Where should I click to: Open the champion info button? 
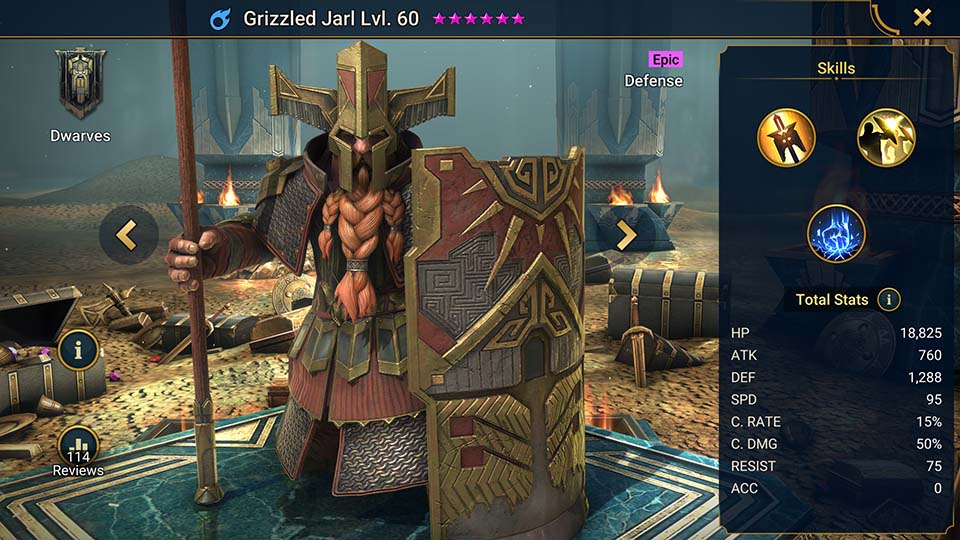coord(78,351)
